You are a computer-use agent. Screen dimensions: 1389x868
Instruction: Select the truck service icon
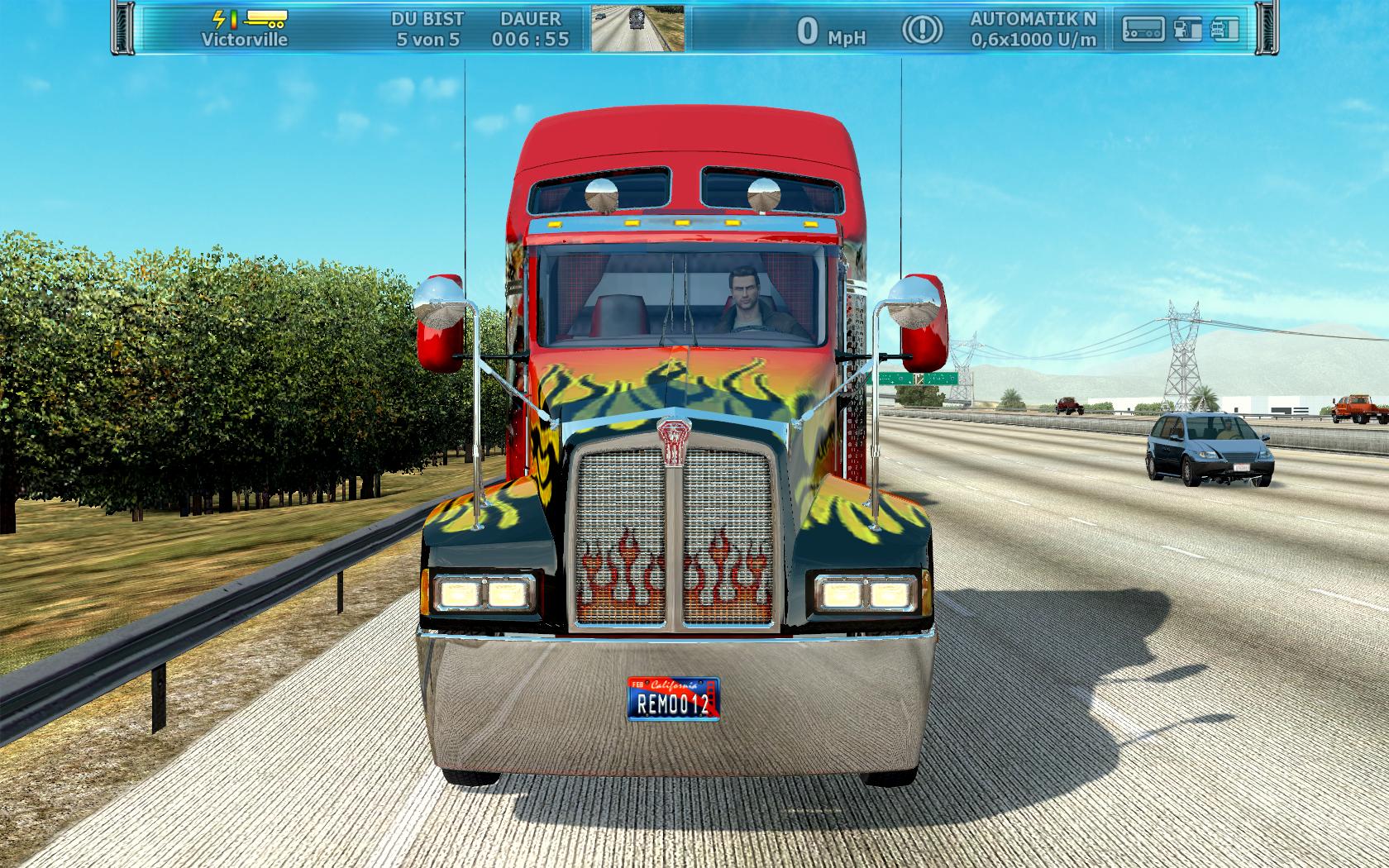pyautogui.click(x=1224, y=30)
